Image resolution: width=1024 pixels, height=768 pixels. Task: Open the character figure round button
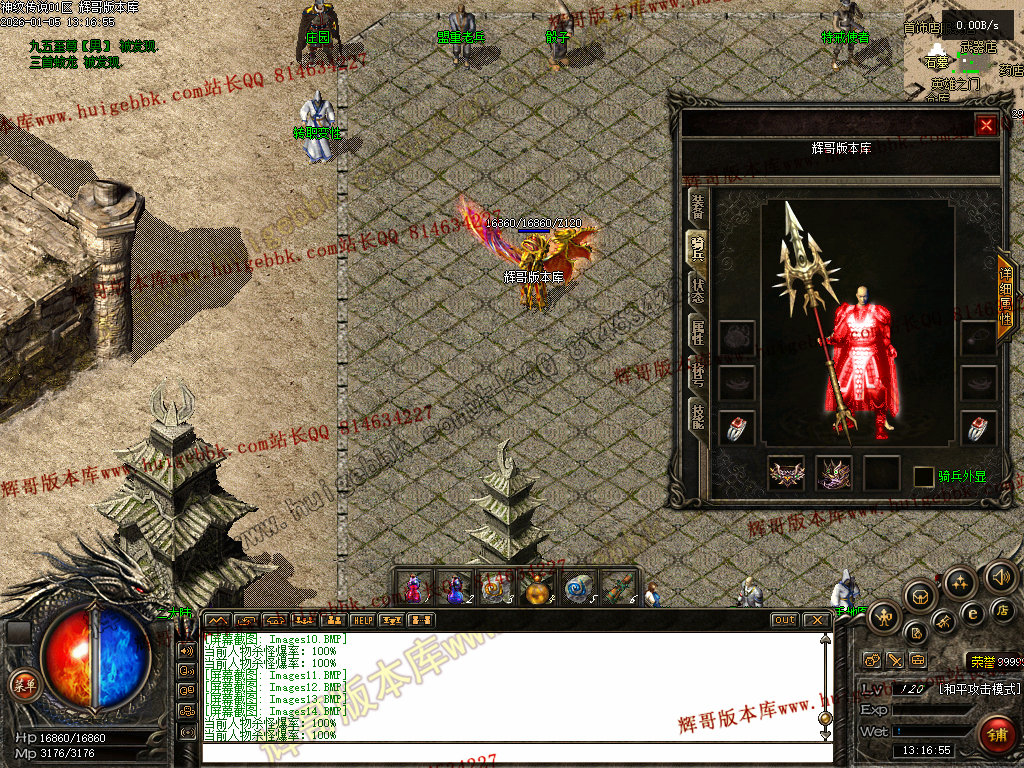tap(884, 616)
